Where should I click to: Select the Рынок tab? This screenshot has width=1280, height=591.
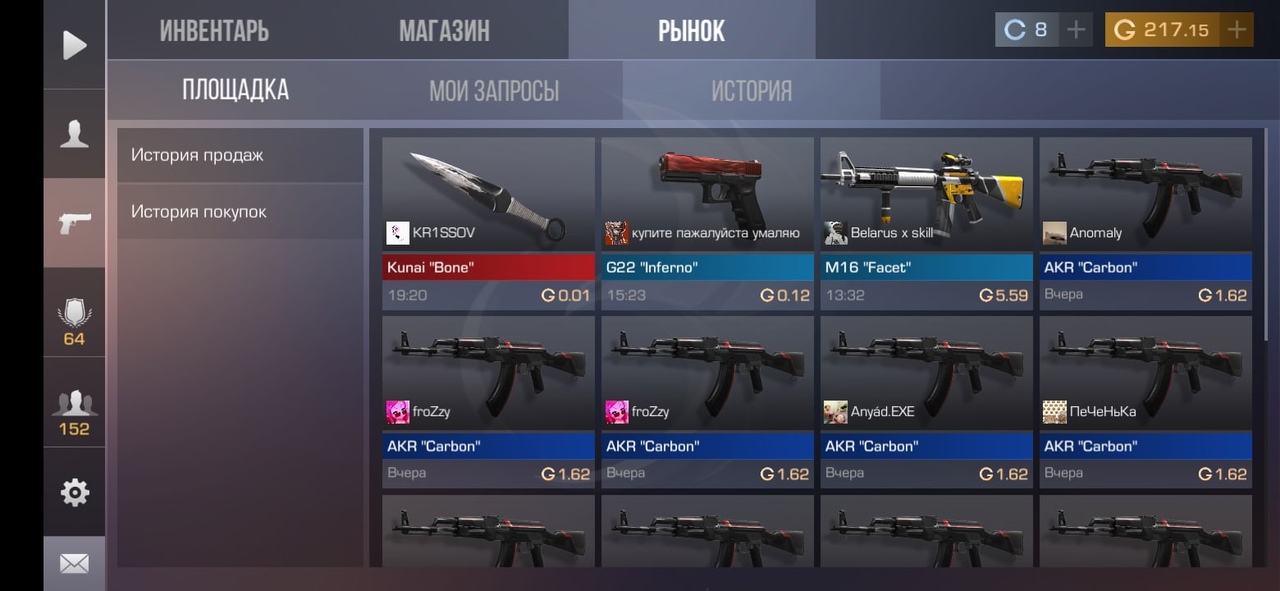point(691,31)
